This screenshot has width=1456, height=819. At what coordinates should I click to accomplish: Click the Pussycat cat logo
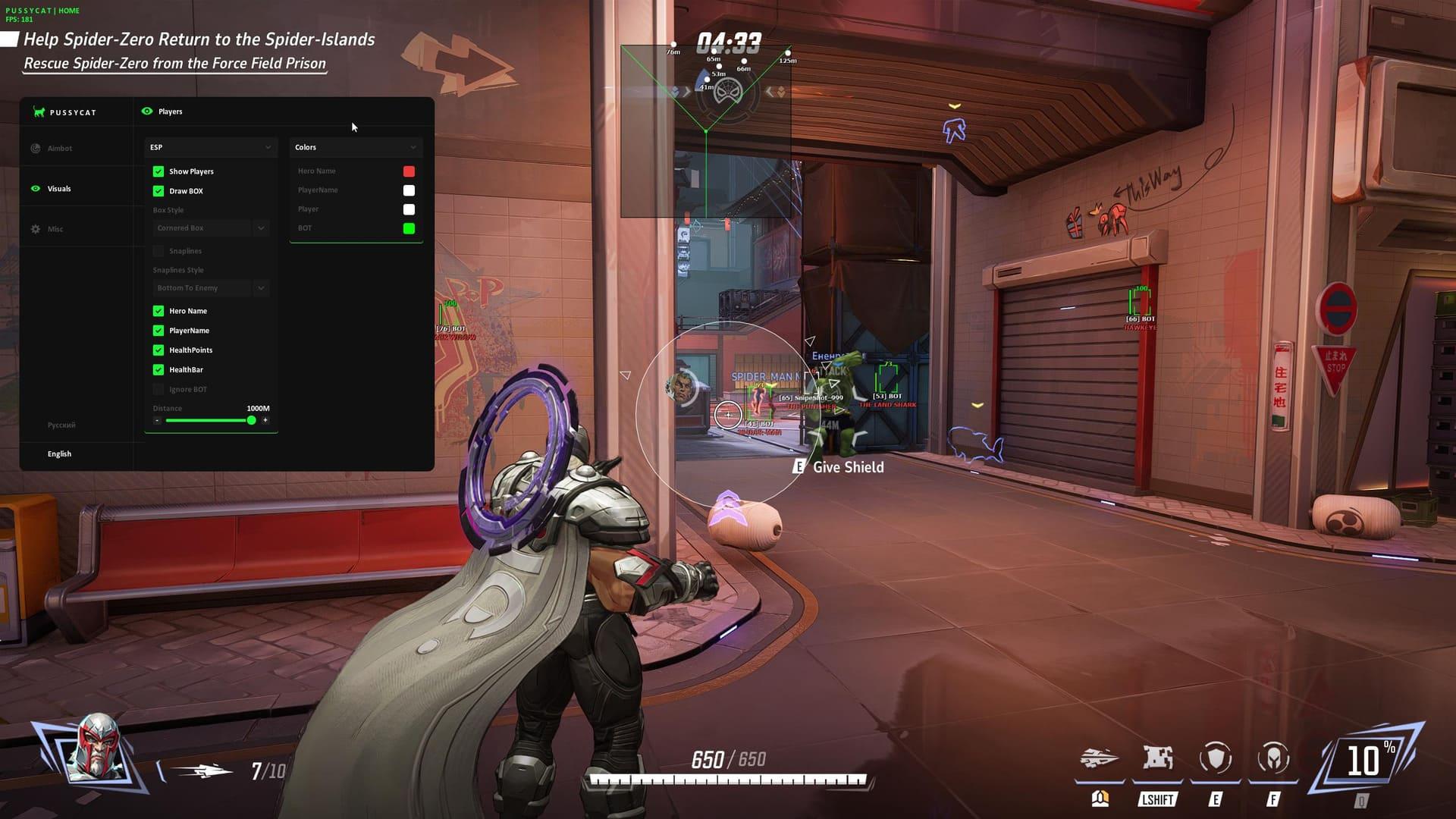[39, 111]
